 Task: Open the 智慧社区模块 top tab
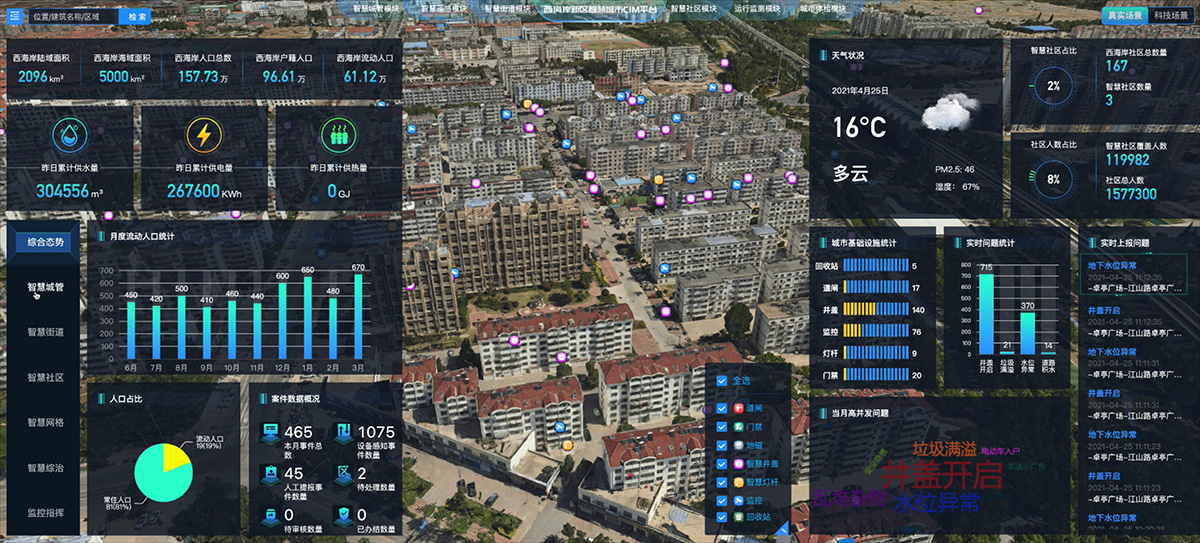(x=693, y=8)
